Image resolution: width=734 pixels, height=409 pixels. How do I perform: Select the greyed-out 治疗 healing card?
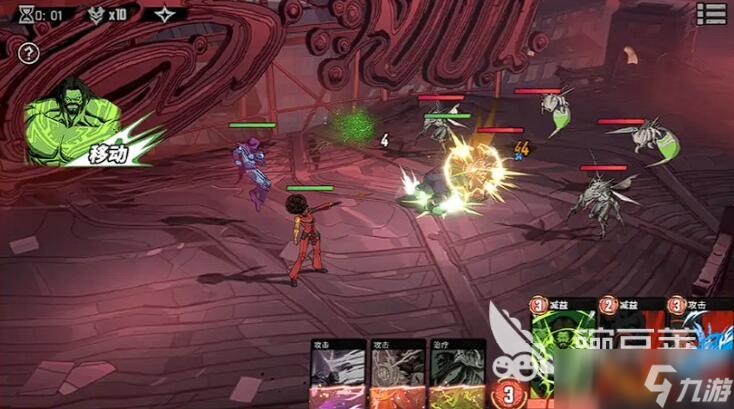[455, 374]
